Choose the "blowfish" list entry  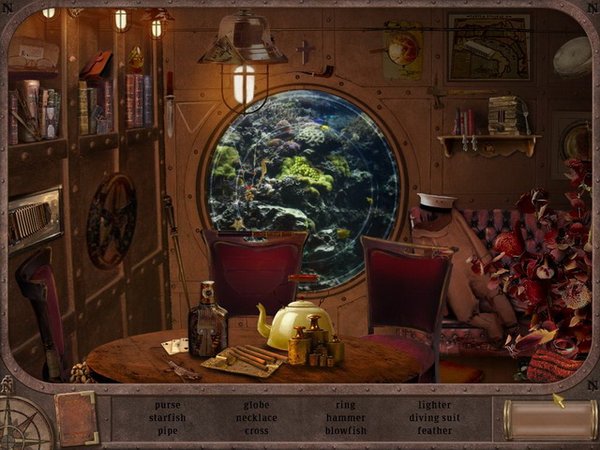pyautogui.click(x=345, y=430)
